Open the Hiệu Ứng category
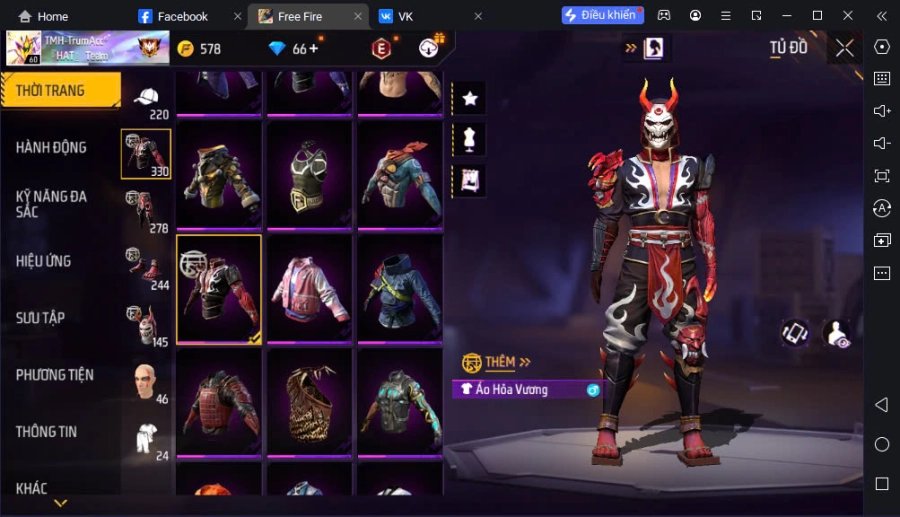 tap(44, 261)
